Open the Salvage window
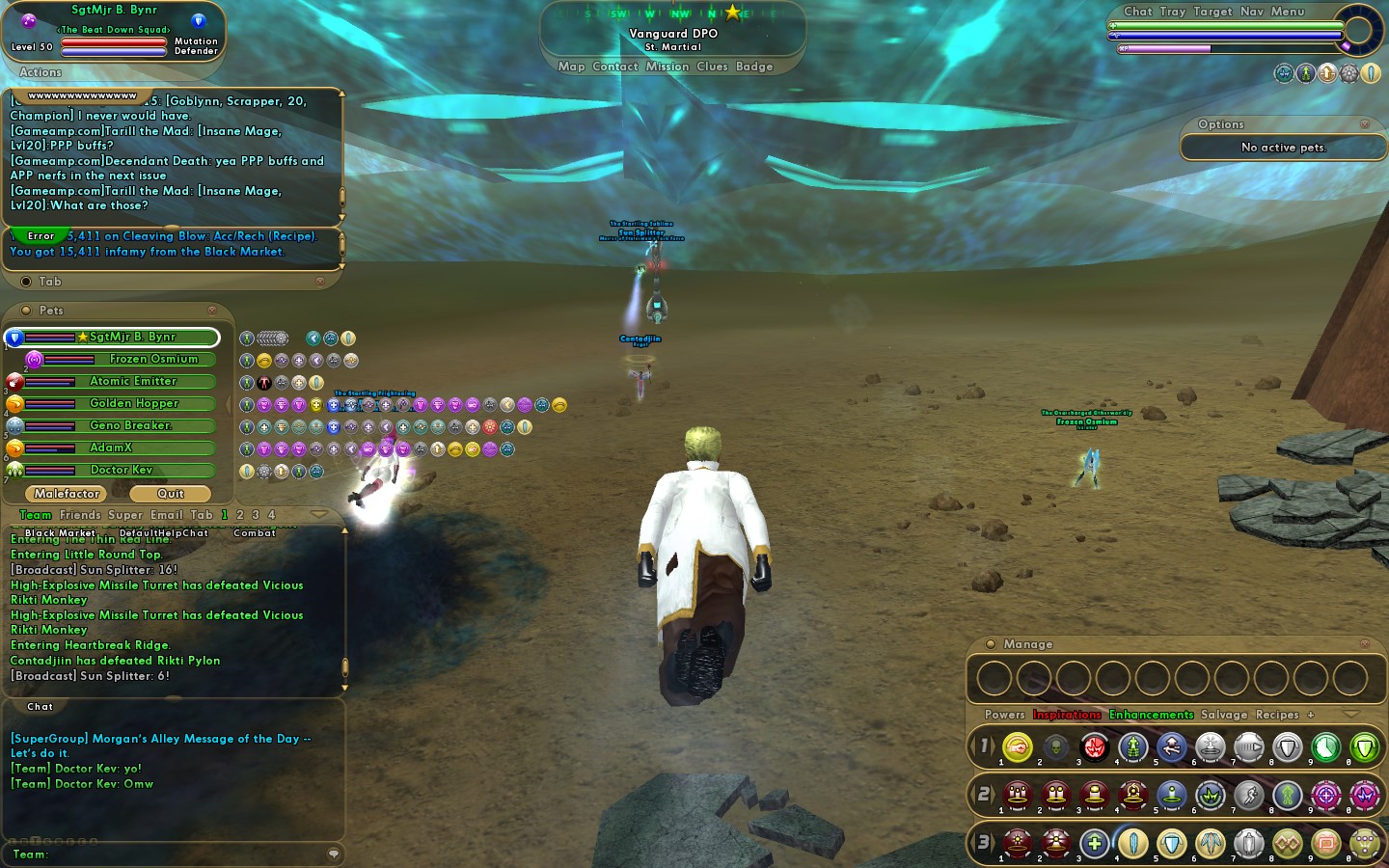This screenshot has height=868, width=1389. click(1223, 715)
